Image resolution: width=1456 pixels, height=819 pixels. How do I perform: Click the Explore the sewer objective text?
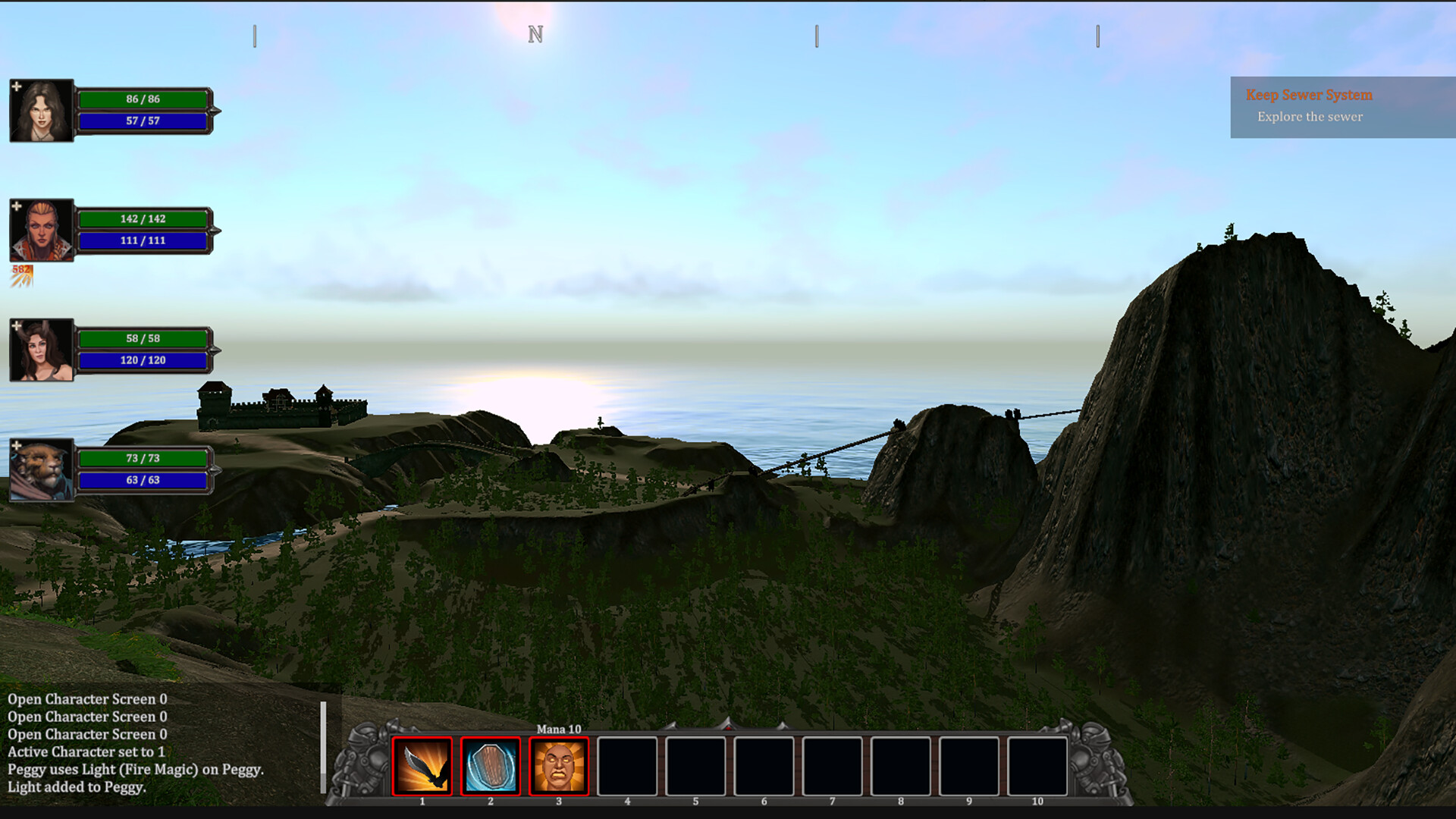(1310, 117)
